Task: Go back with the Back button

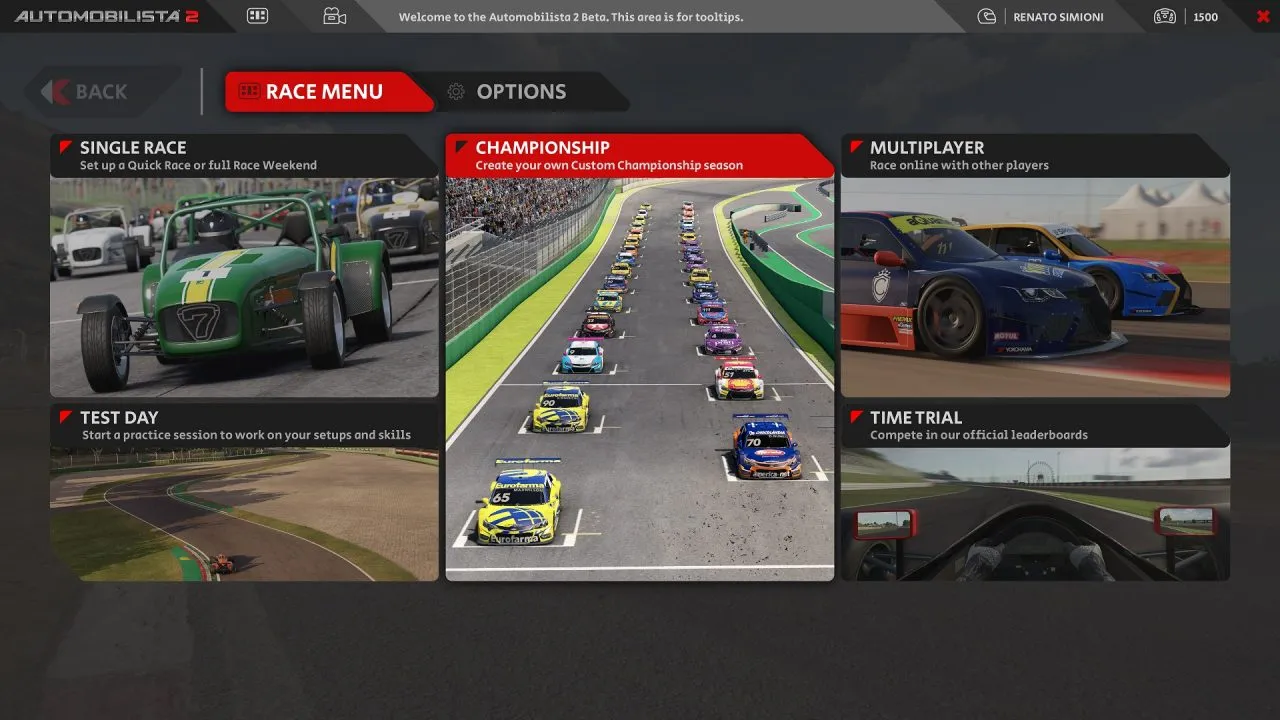Action: 100,92
